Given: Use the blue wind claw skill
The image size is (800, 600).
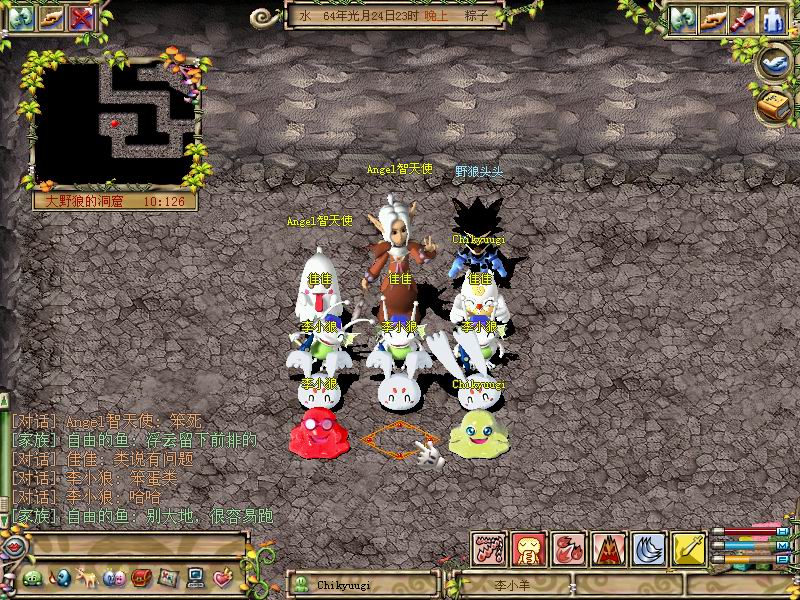Looking at the screenshot, I should pyautogui.click(x=649, y=548).
